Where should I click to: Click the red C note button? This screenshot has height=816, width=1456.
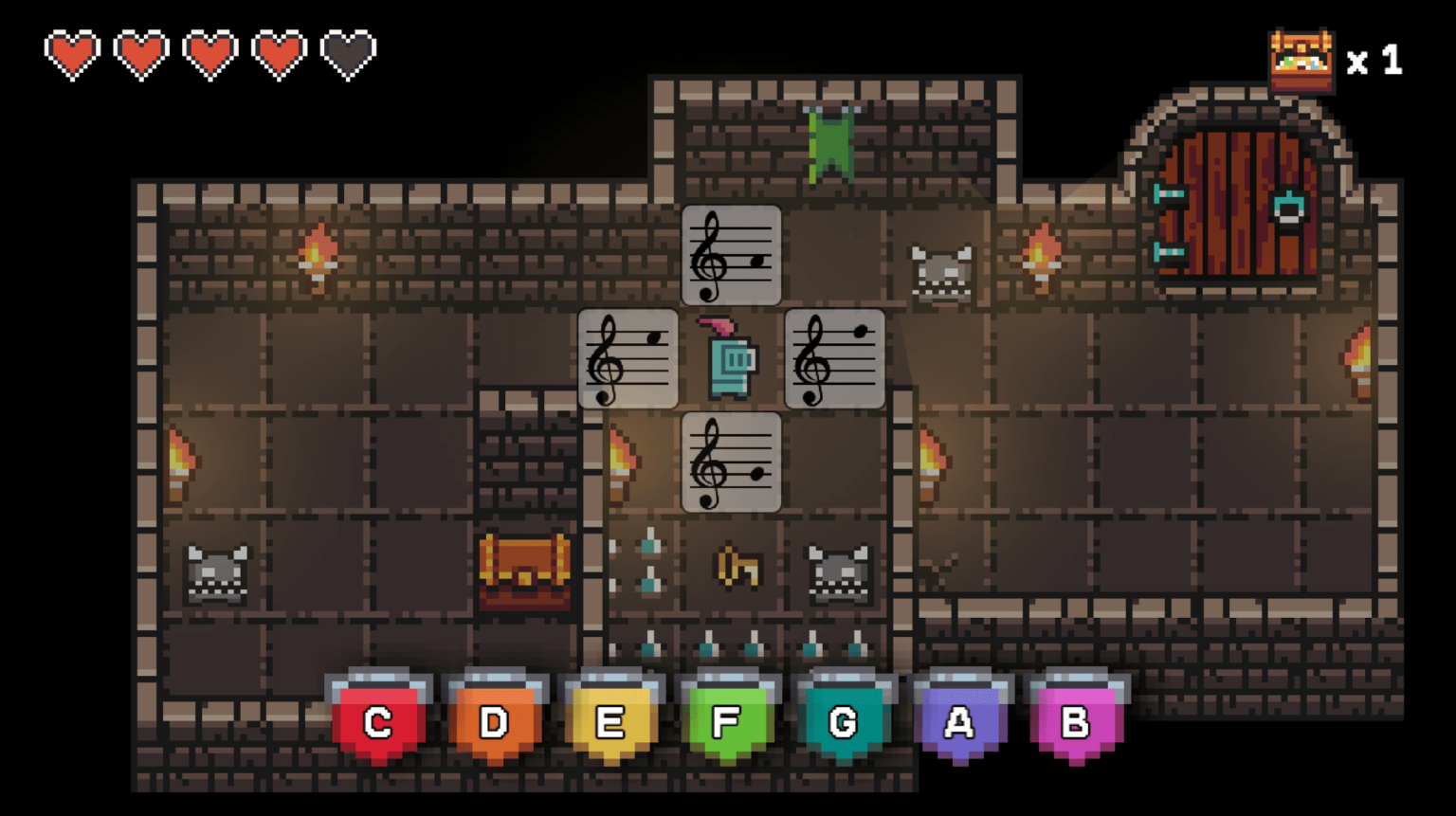(378, 720)
